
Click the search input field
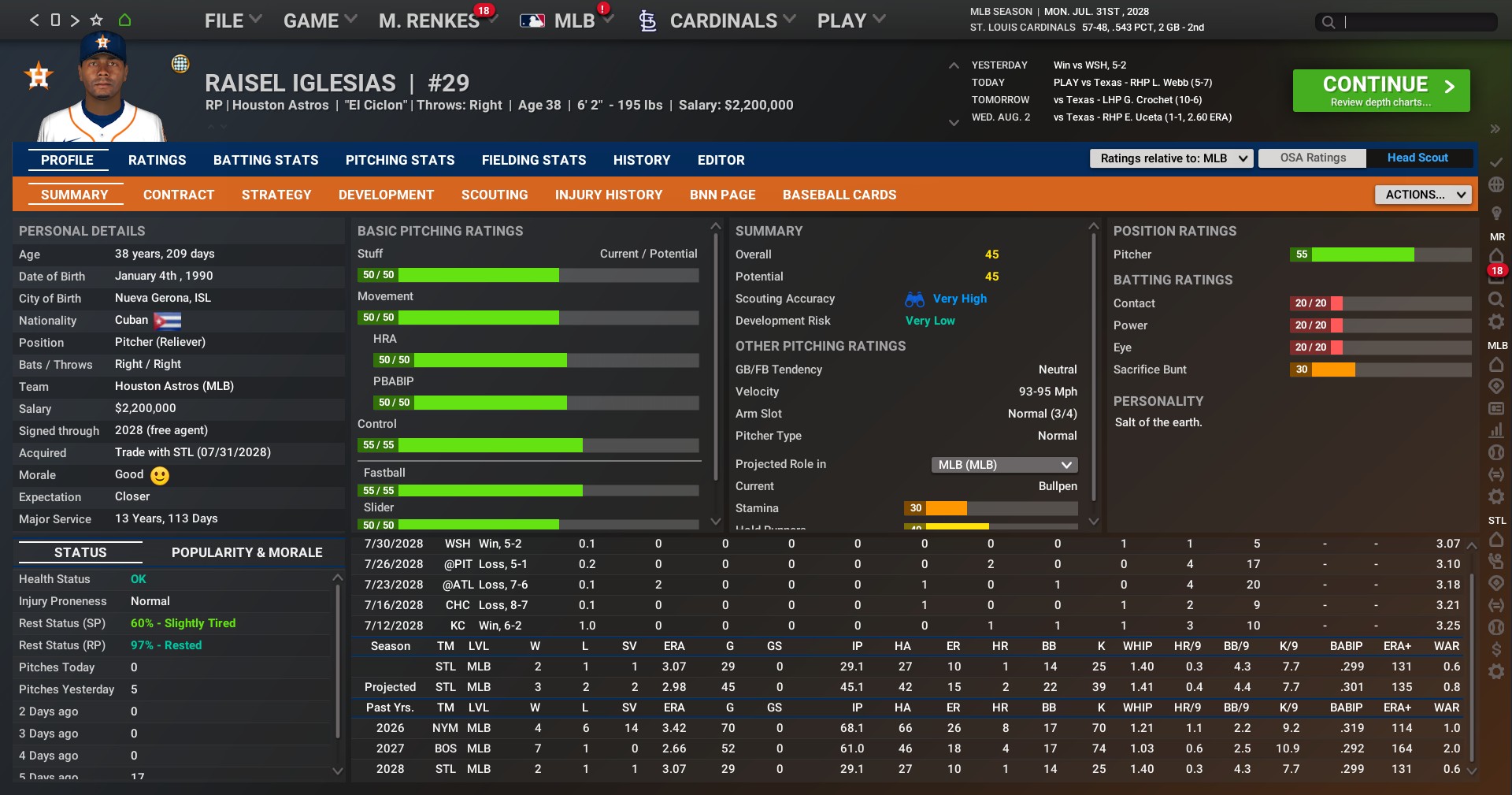1417,22
